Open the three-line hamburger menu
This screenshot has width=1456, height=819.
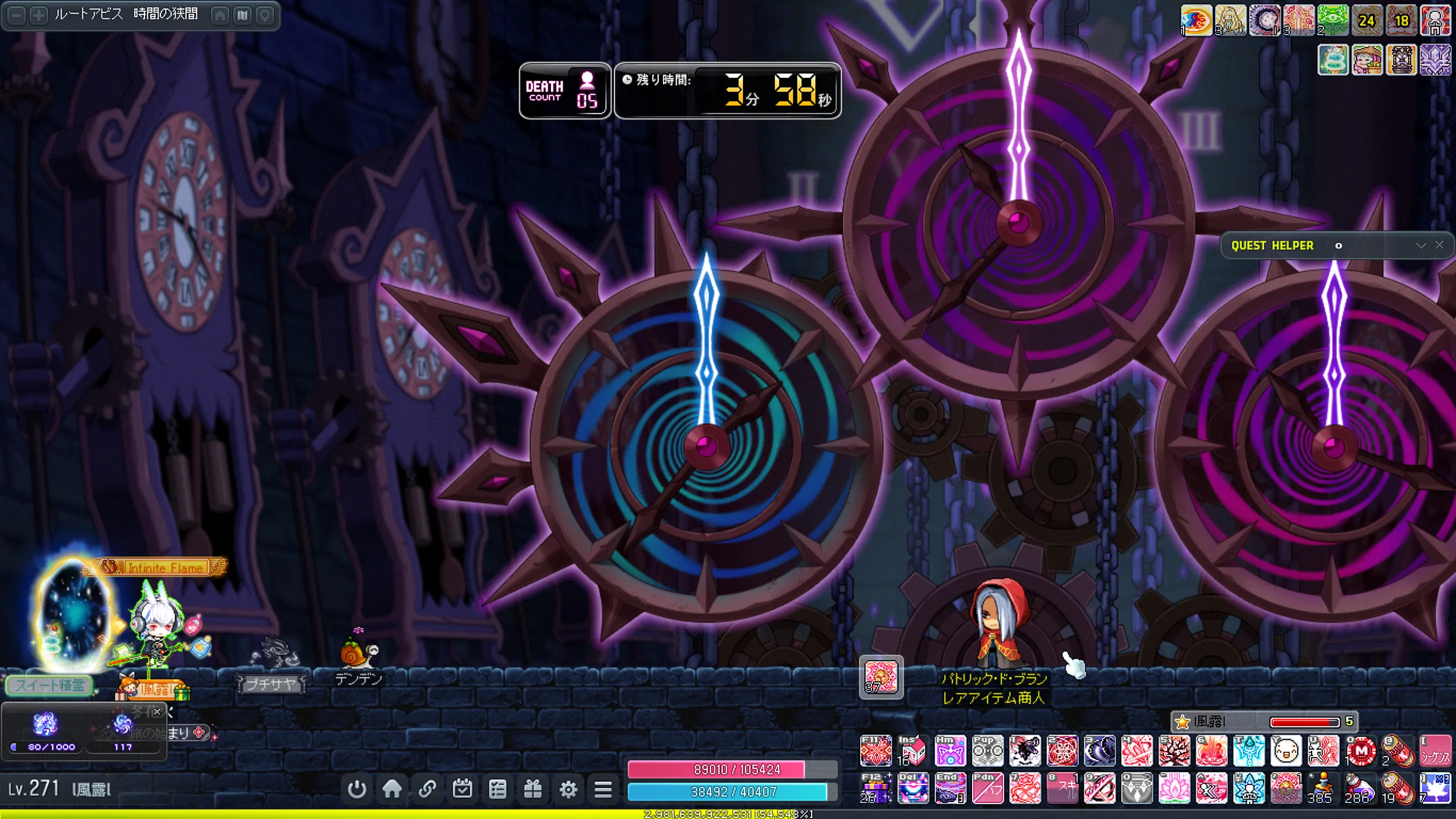(603, 789)
